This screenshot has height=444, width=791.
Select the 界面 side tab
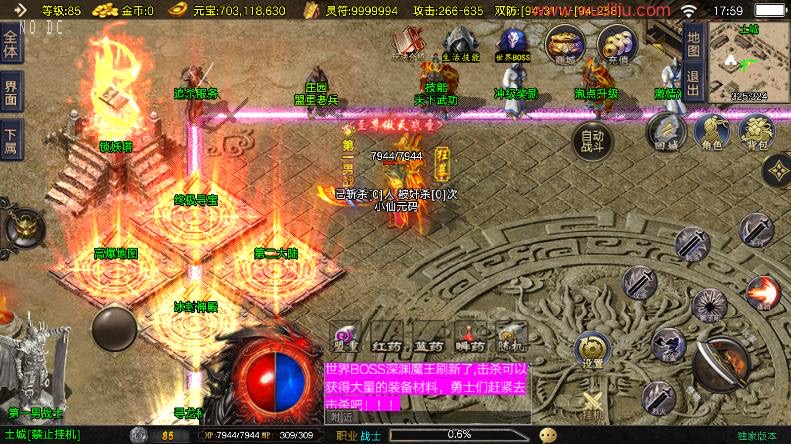(11, 88)
